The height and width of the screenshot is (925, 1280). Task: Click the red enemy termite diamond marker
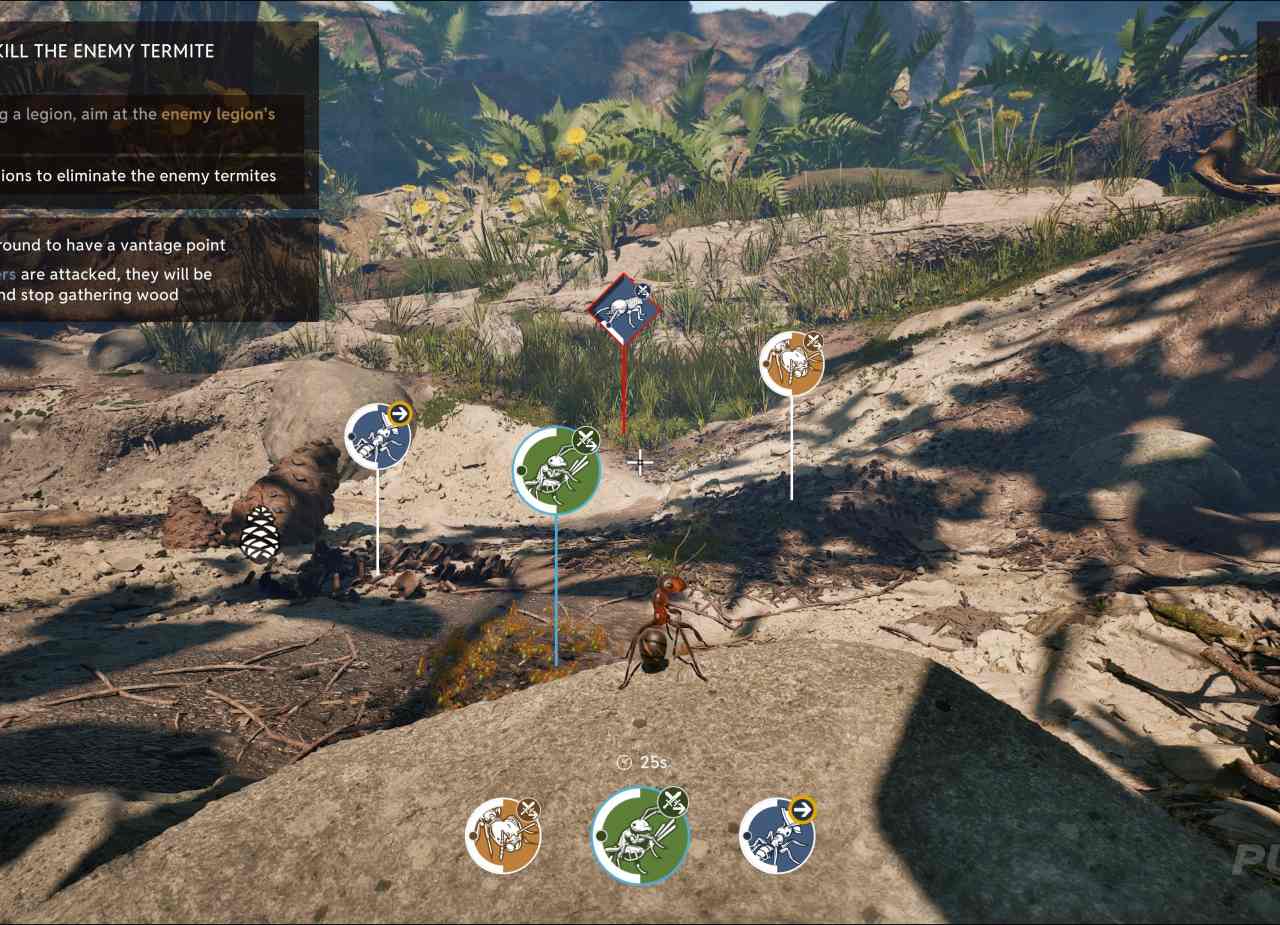click(x=624, y=309)
